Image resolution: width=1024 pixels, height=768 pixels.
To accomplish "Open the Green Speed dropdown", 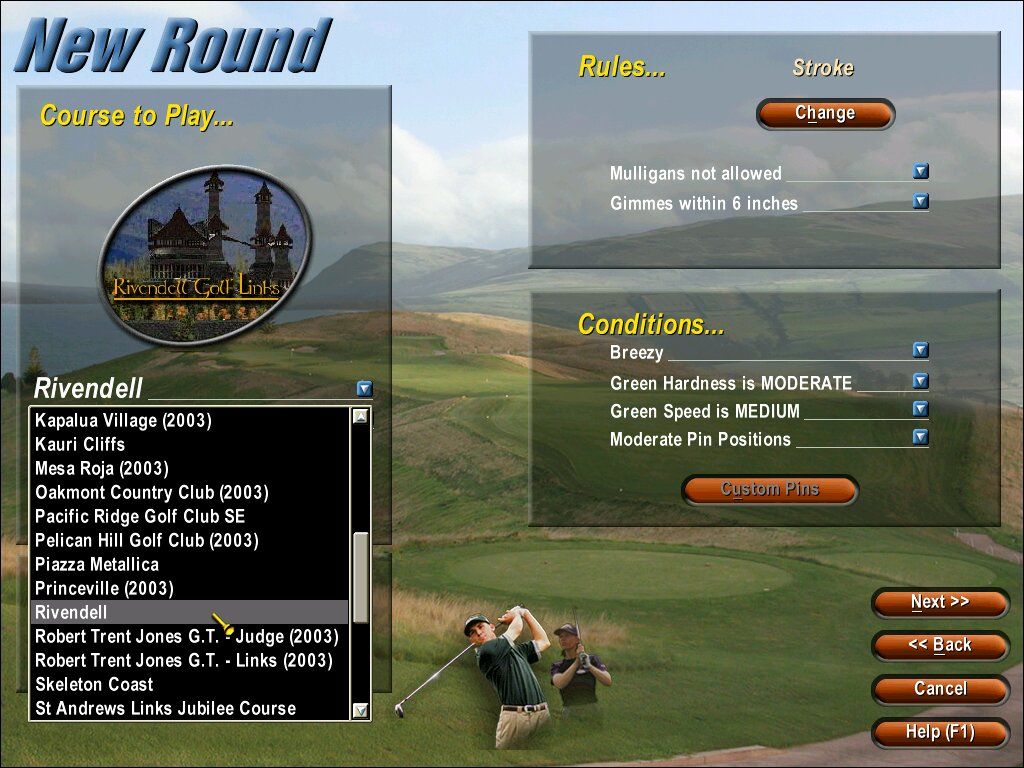I will (x=921, y=410).
